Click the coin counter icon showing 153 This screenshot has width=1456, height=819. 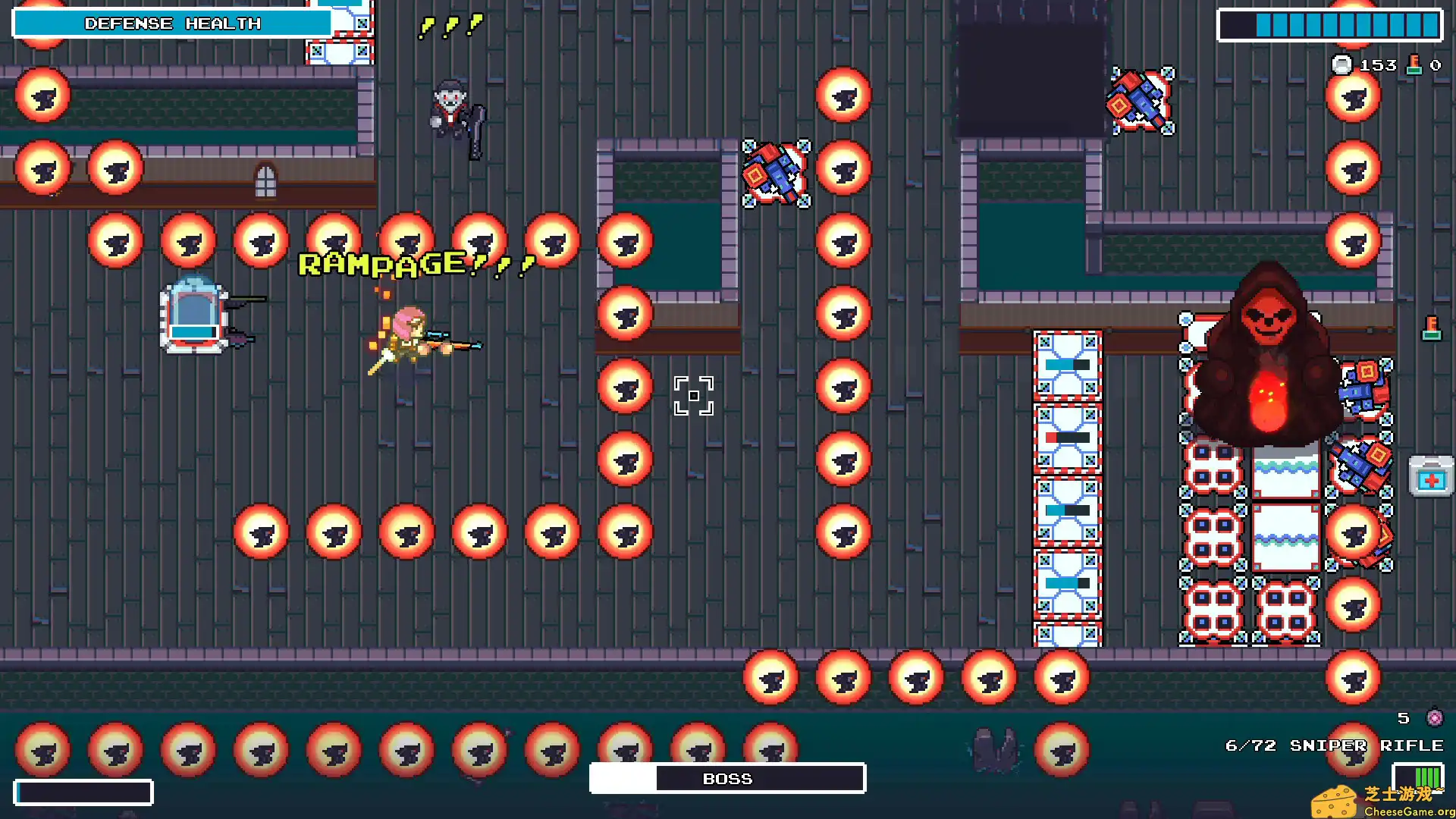point(1342,65)
